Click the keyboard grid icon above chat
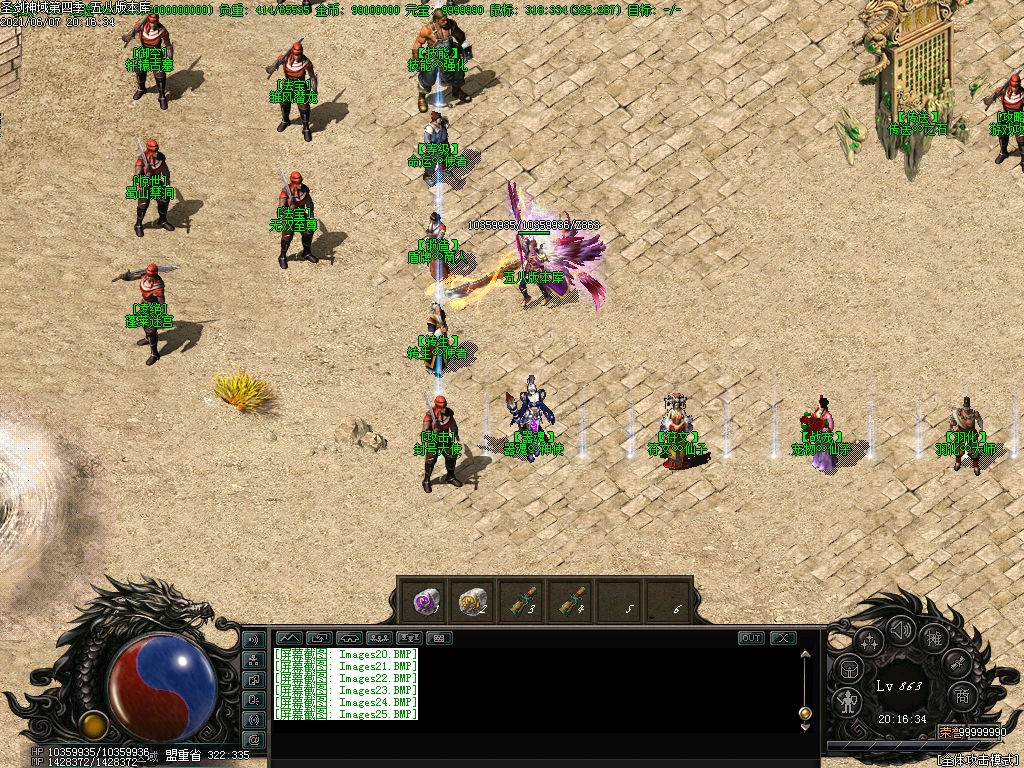 coord(439,638)
